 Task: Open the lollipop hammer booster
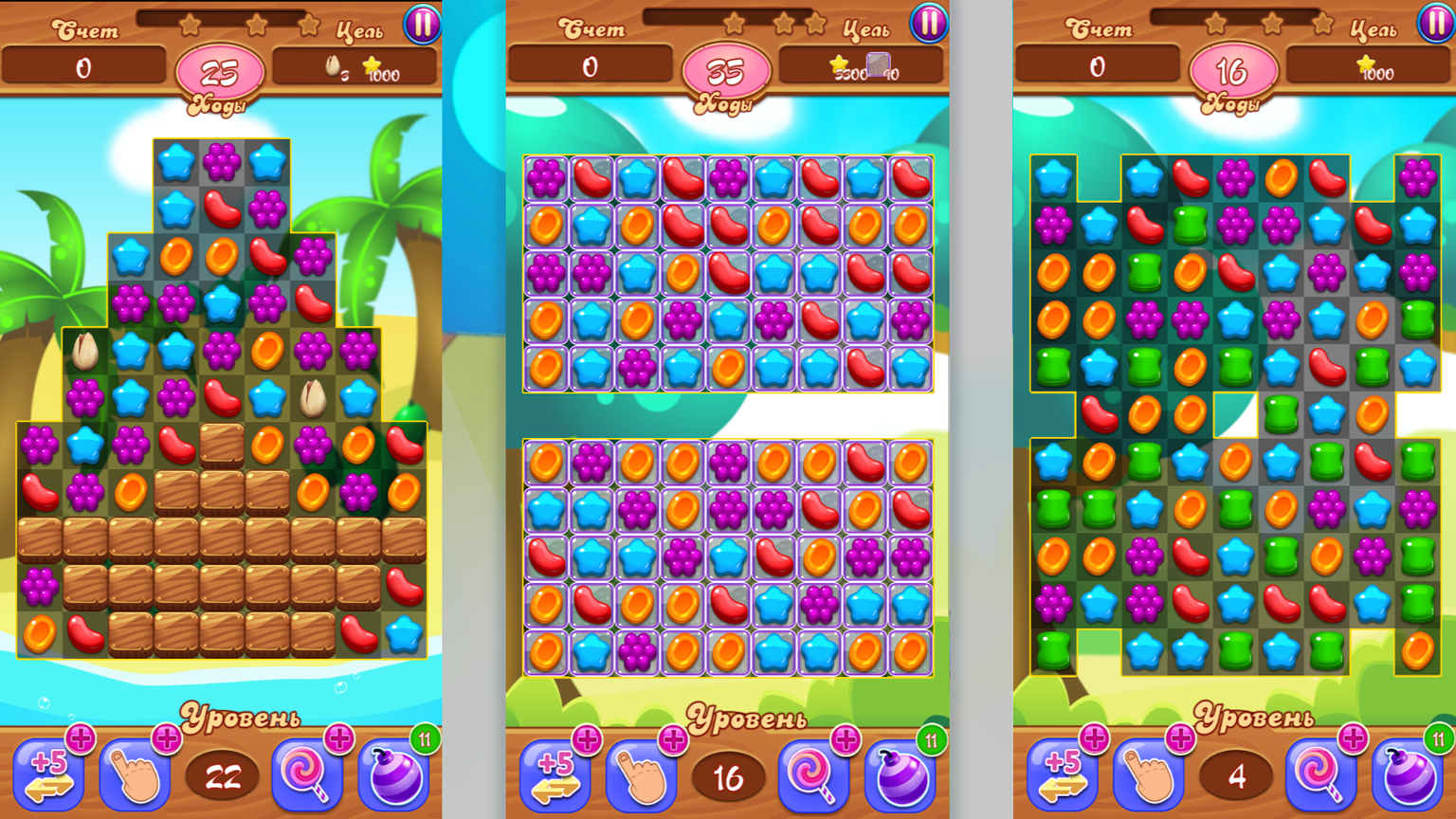tap(307, 773)
